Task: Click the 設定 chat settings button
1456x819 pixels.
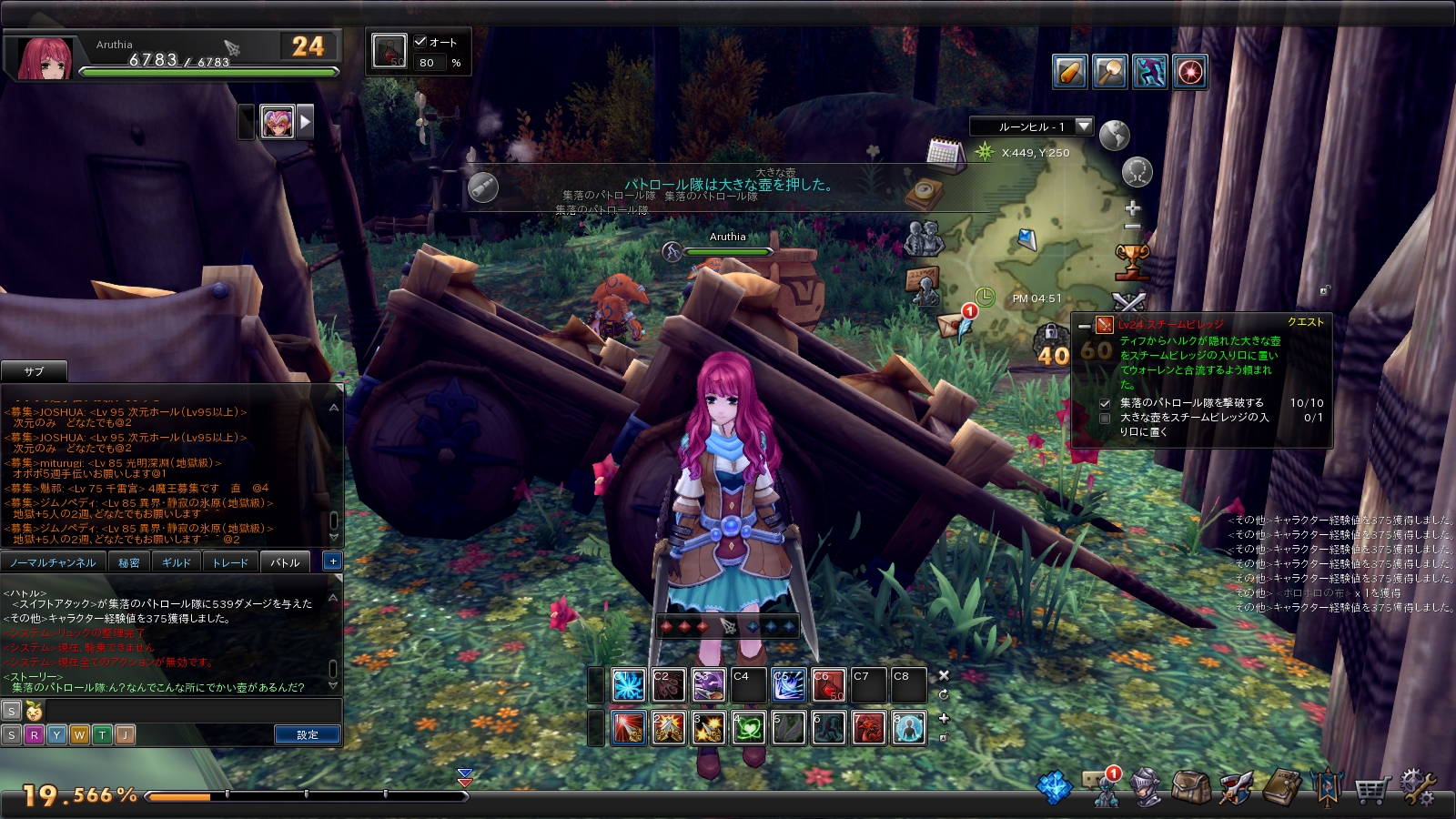Action: pyautogui.click(x=308, y=734)
